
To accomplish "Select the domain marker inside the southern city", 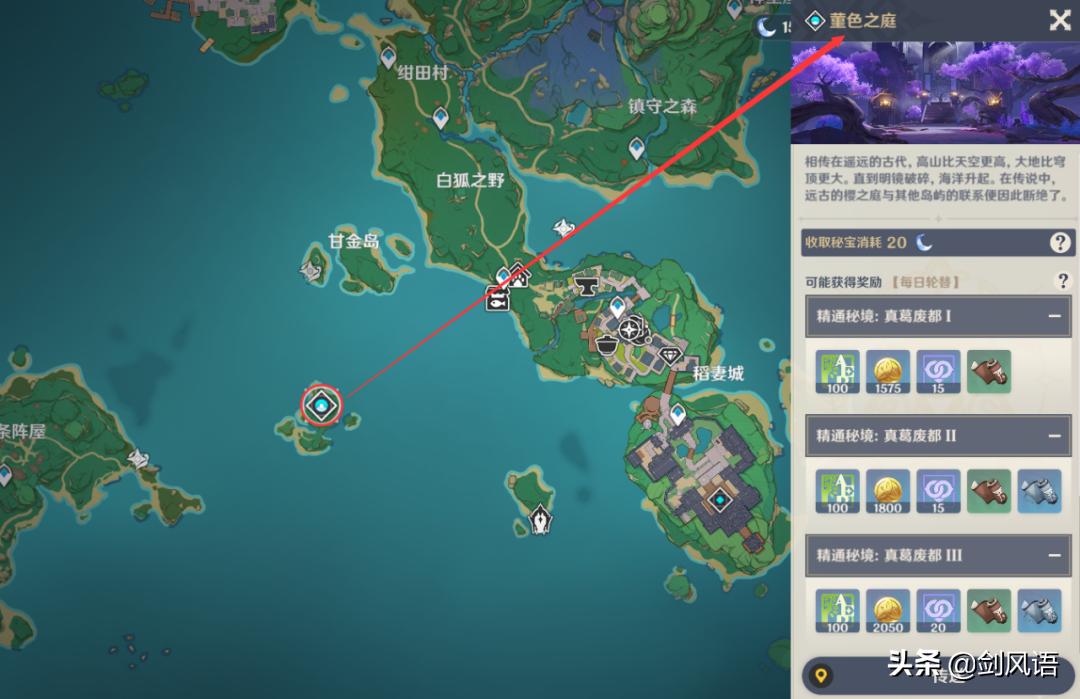I will [x=719, y=499].
